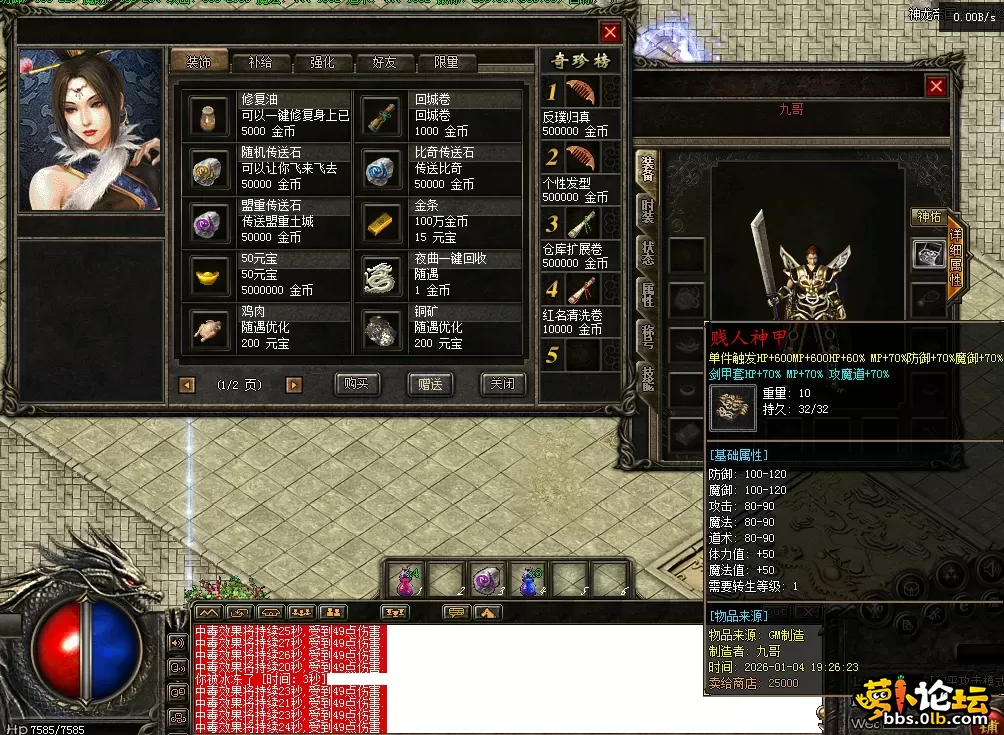Hit the 关闭 button in shop
This screenshot has height=735, width=1004.
click(502, 384)
